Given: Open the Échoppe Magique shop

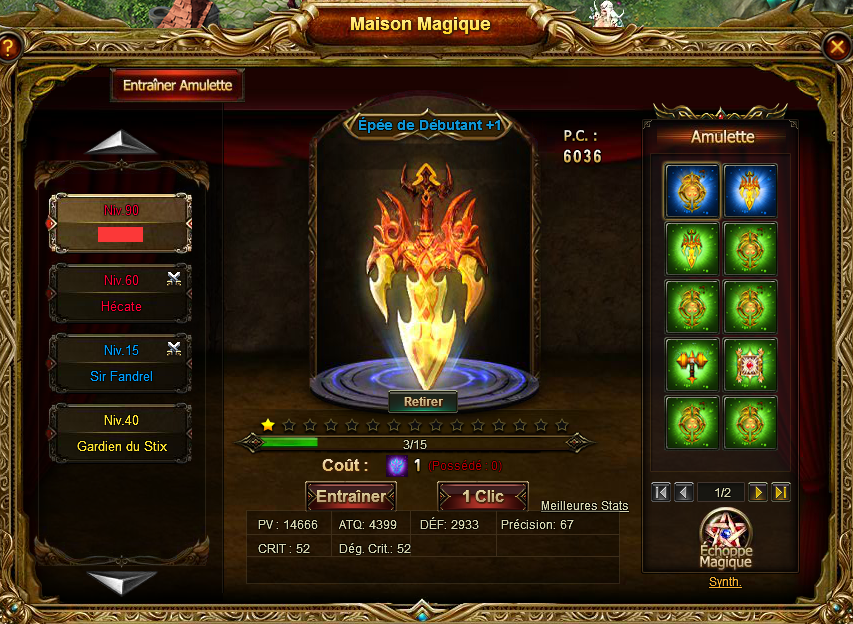Looking at the screenshot, I should (725, 540).
